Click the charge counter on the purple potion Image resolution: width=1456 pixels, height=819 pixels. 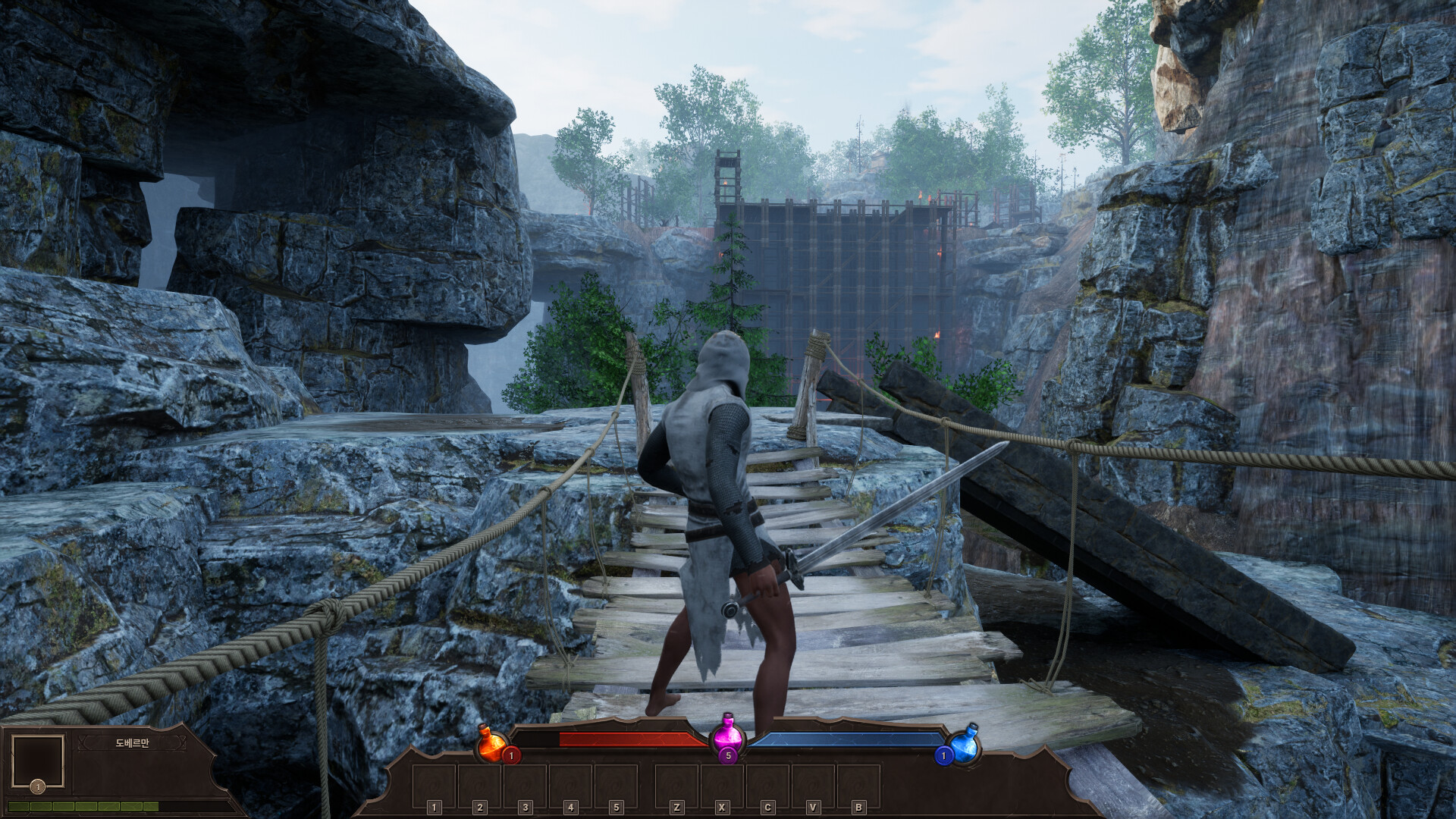728,757
